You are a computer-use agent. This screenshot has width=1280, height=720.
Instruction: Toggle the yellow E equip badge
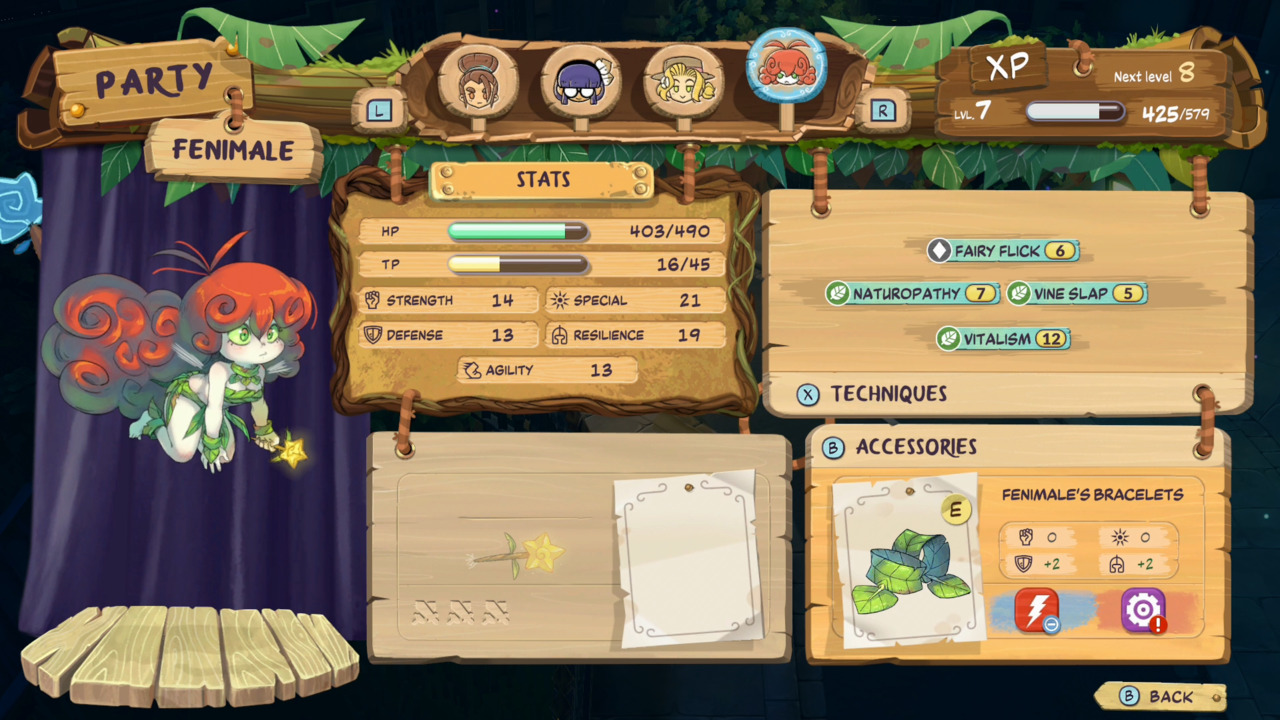pos(956,510)
